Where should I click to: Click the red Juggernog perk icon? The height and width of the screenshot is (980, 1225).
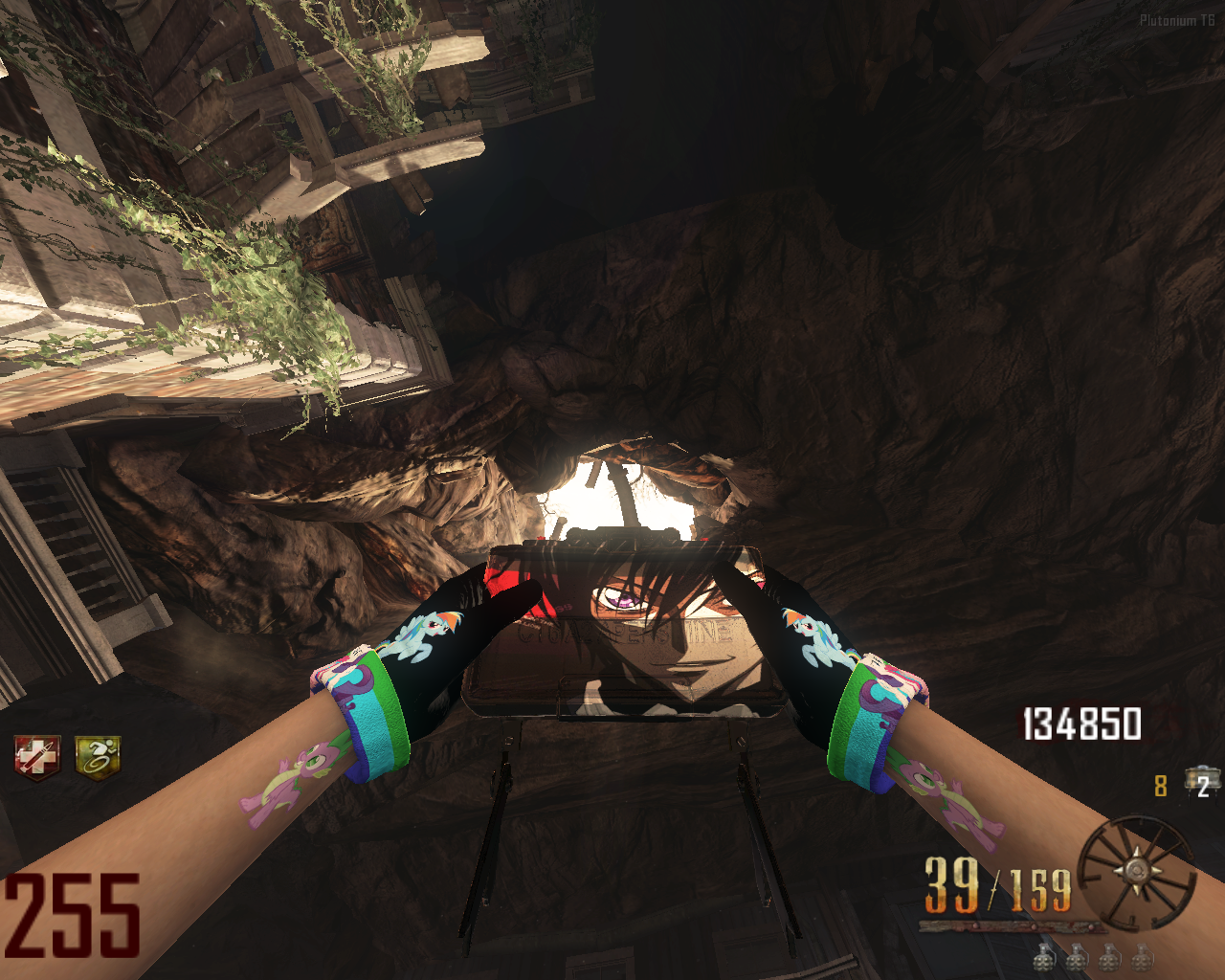[x=37, y=758]
